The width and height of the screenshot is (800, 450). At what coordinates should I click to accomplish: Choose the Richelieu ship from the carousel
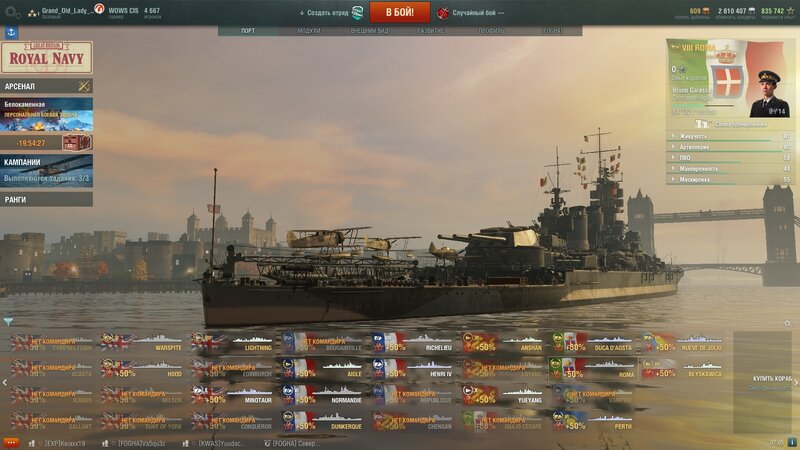[x=415, y=342]
